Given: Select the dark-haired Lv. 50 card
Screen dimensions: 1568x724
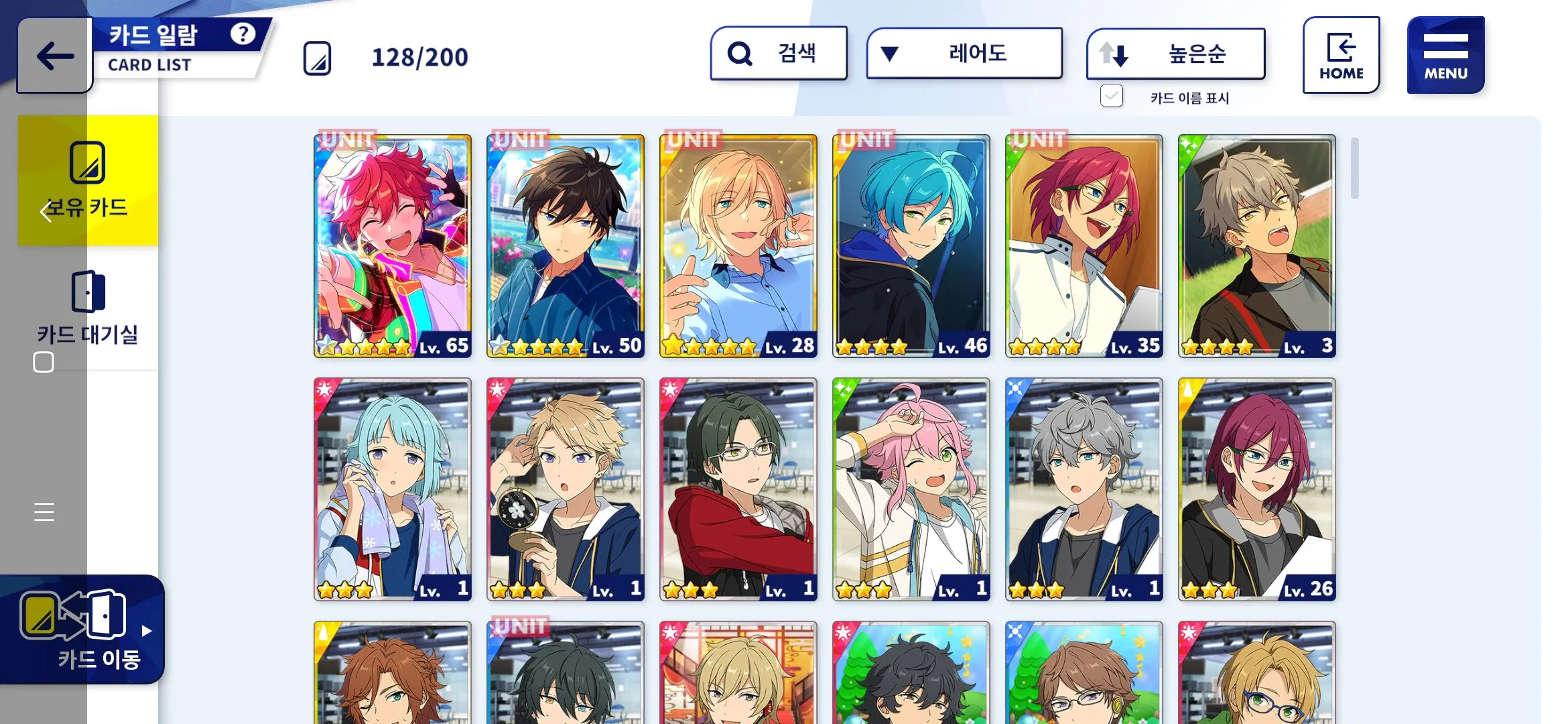Looking at the screenshot, I should click(x=566, y=246).
